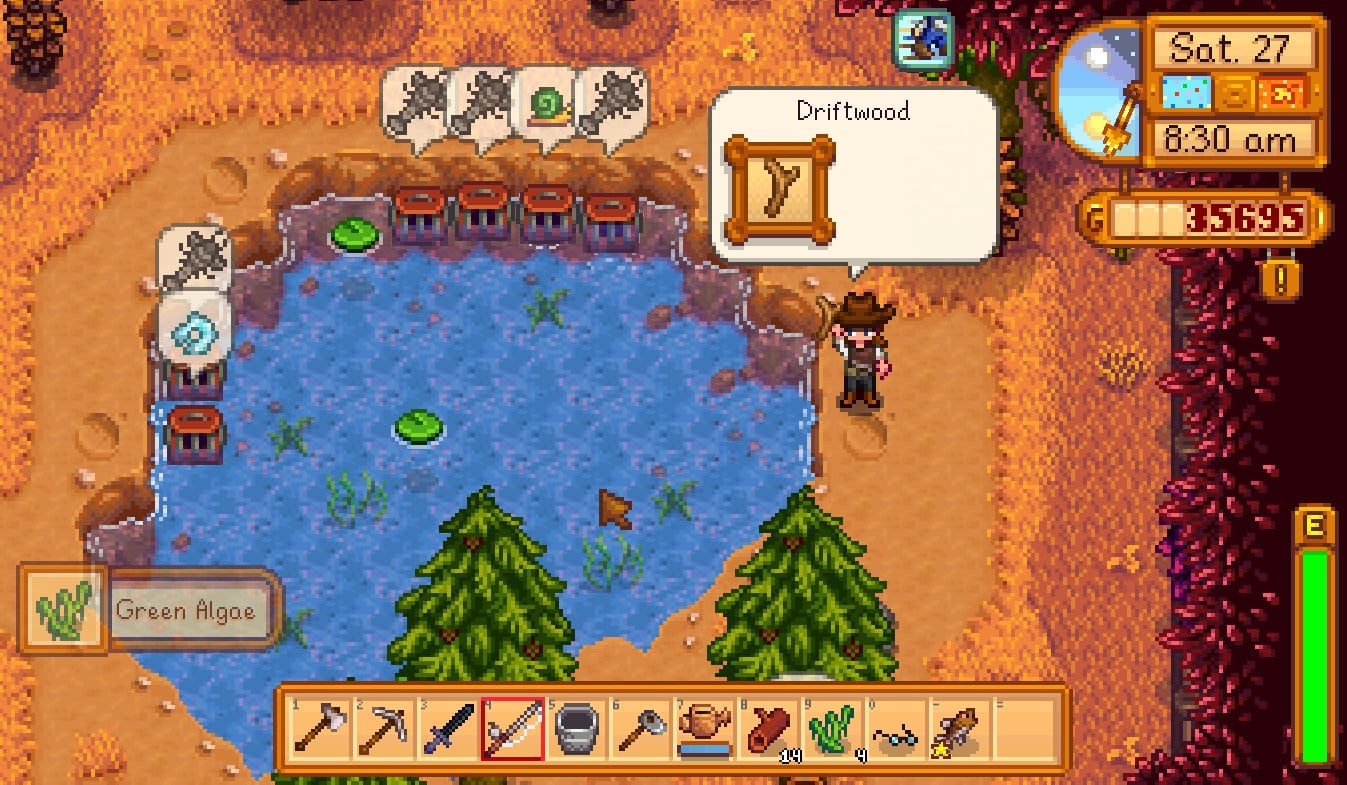Select the hoe tool in slot 6

(x=640, y=729)
